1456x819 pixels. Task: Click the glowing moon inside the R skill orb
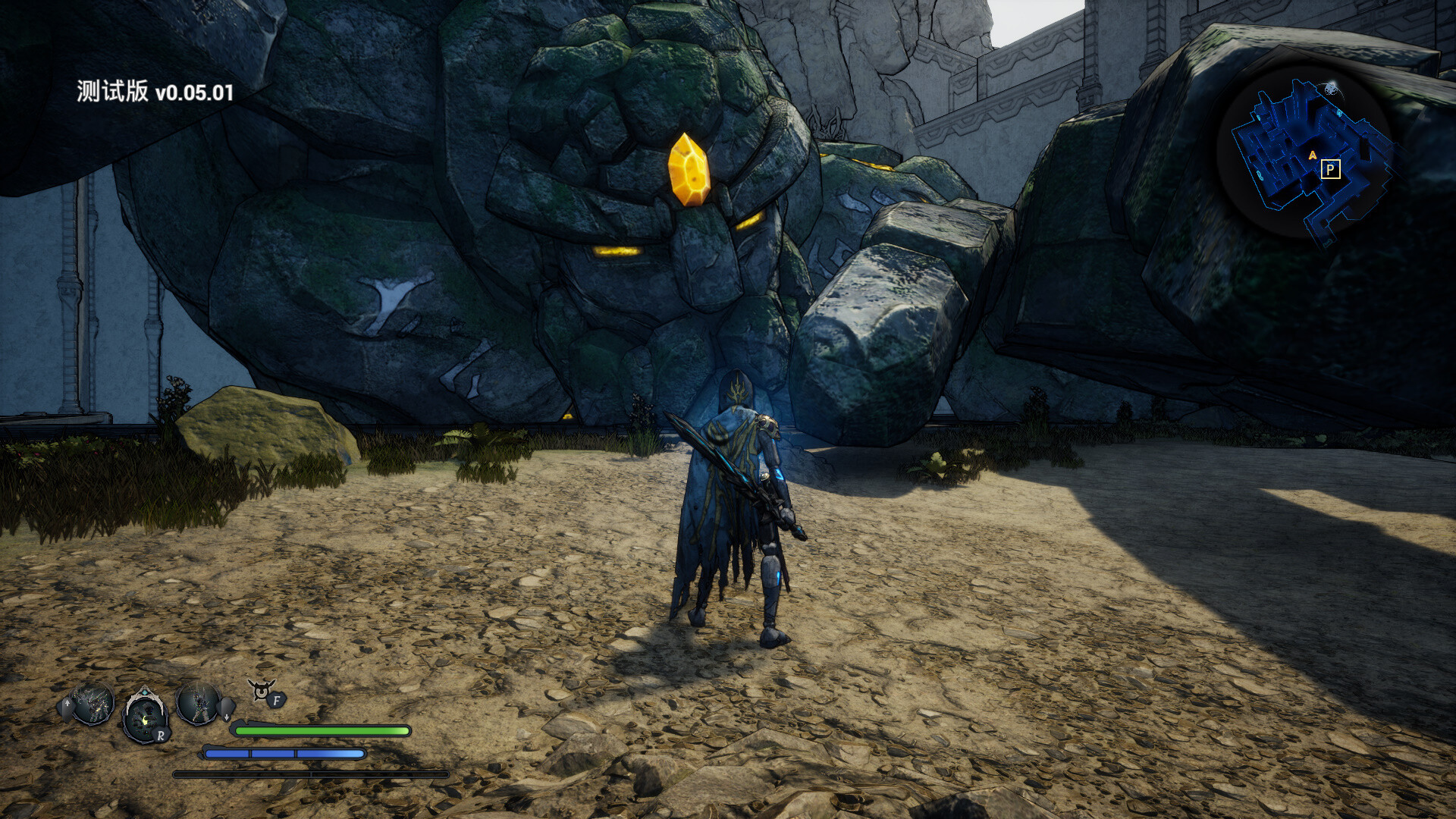[144, 722]
